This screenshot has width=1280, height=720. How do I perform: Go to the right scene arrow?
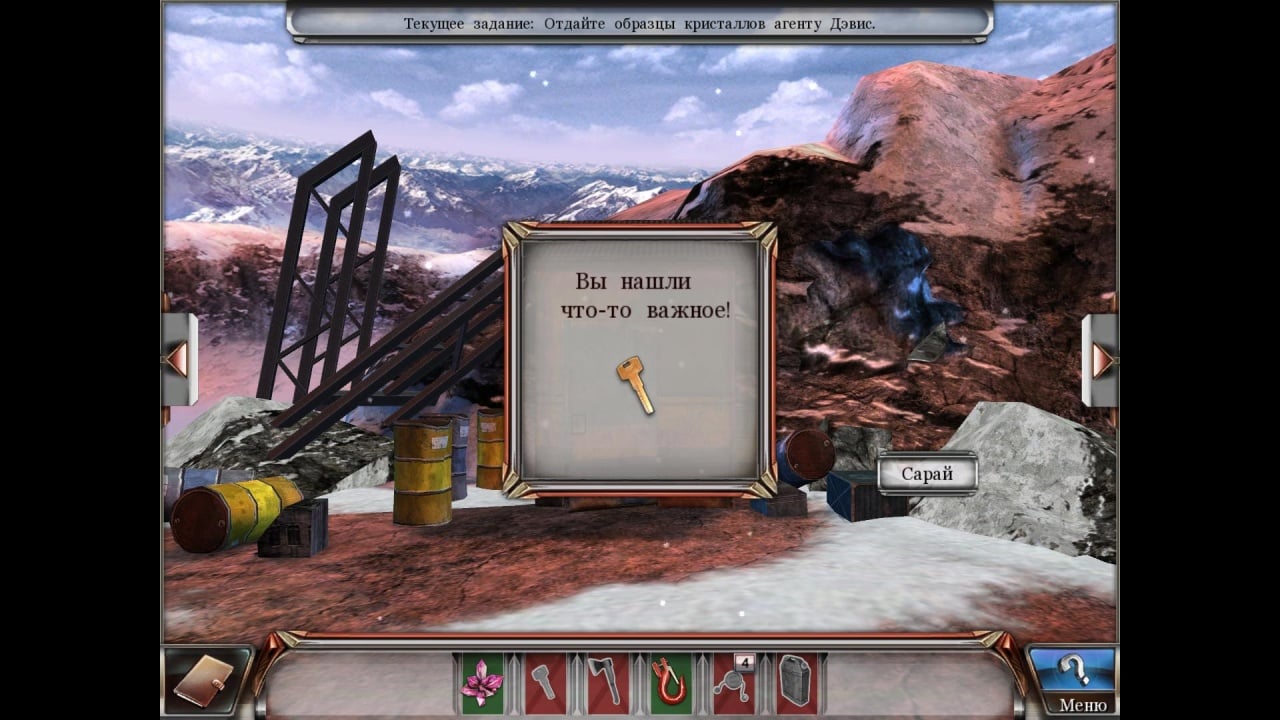1101,360
